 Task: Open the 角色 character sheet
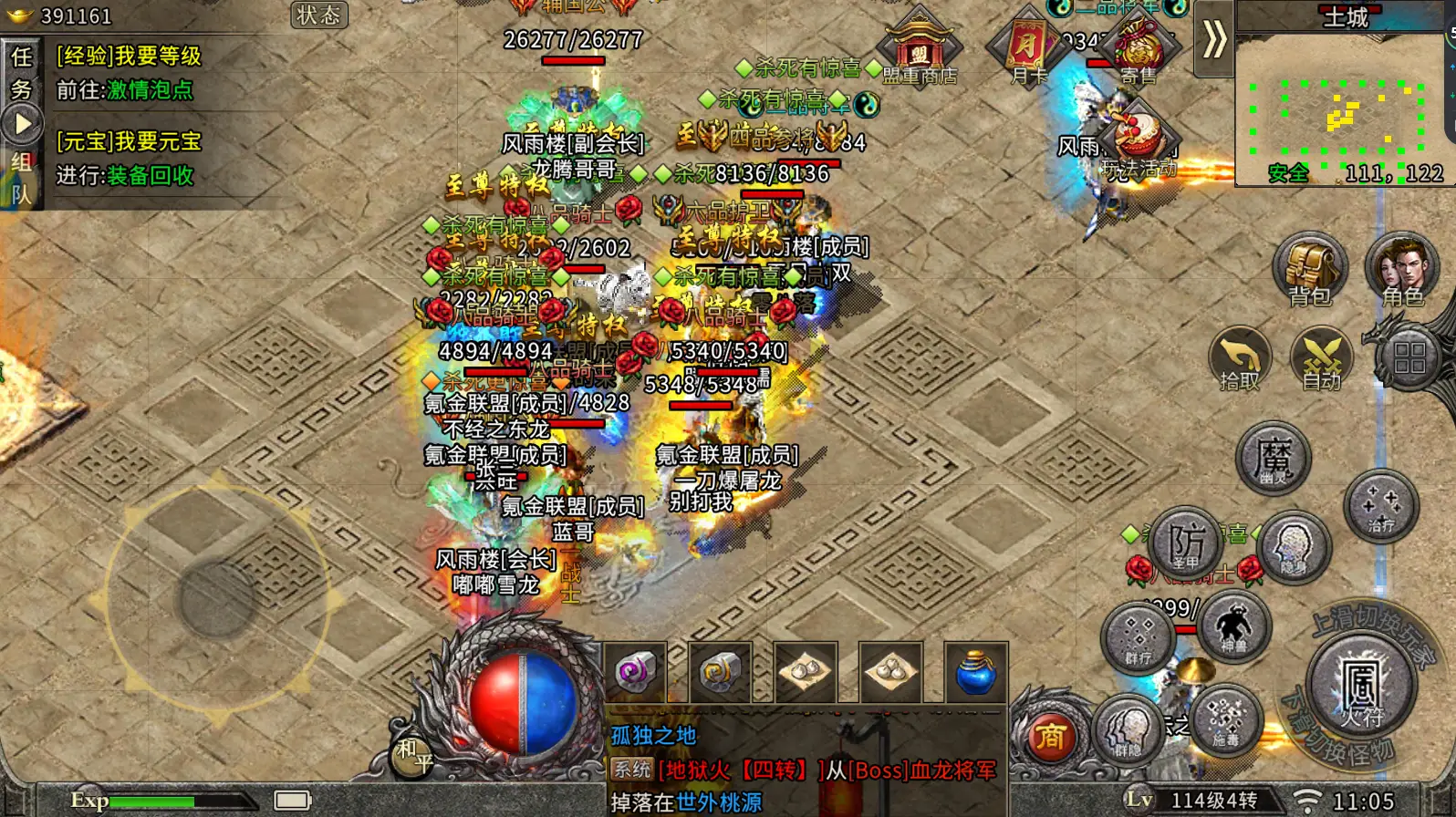pos(1401,270)
